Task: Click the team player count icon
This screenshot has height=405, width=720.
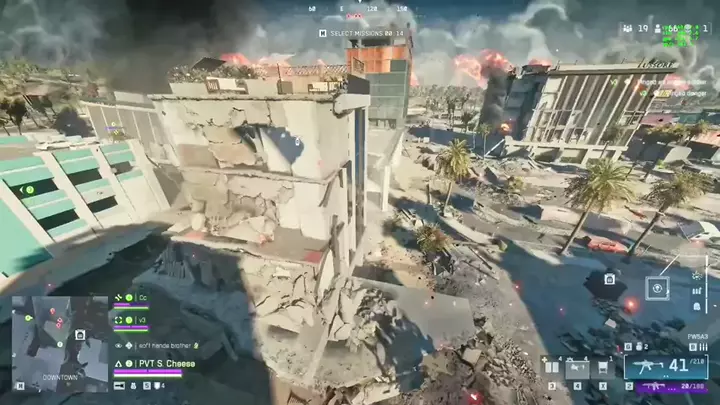Action: pyautogui.click(x=627, y=30)
